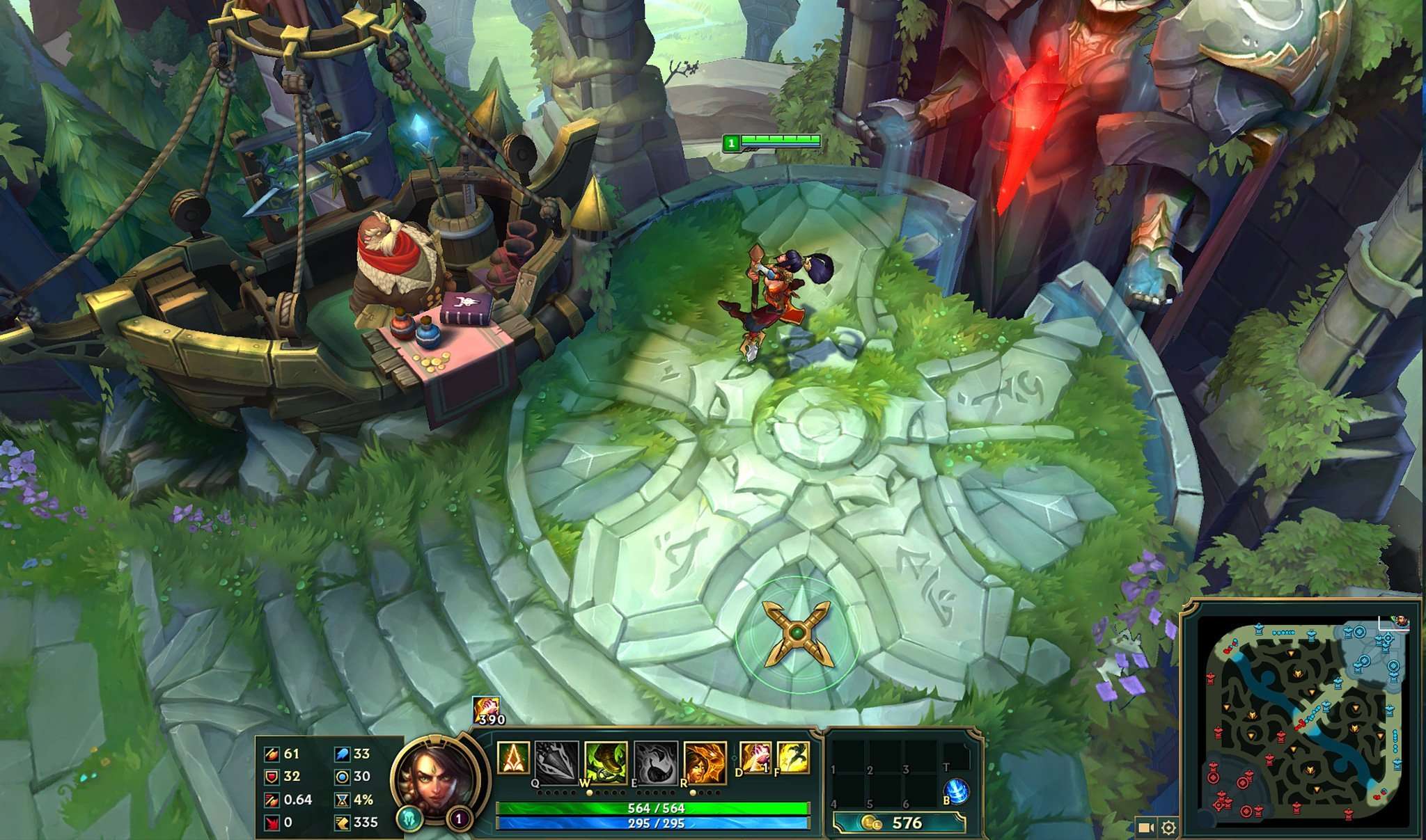Open the shop via the gold counter
Viewport: 1426px width, 840px height.
click(900, 823)
